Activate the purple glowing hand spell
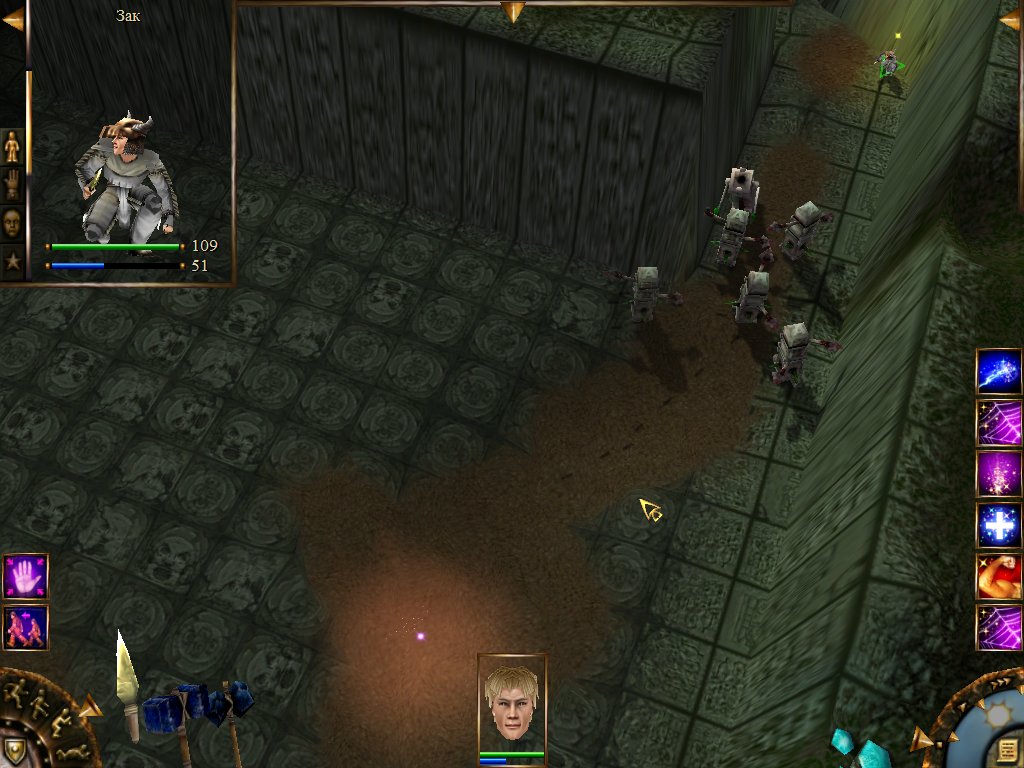This screenshot has height=768, width=1024. tap(25, 576)
